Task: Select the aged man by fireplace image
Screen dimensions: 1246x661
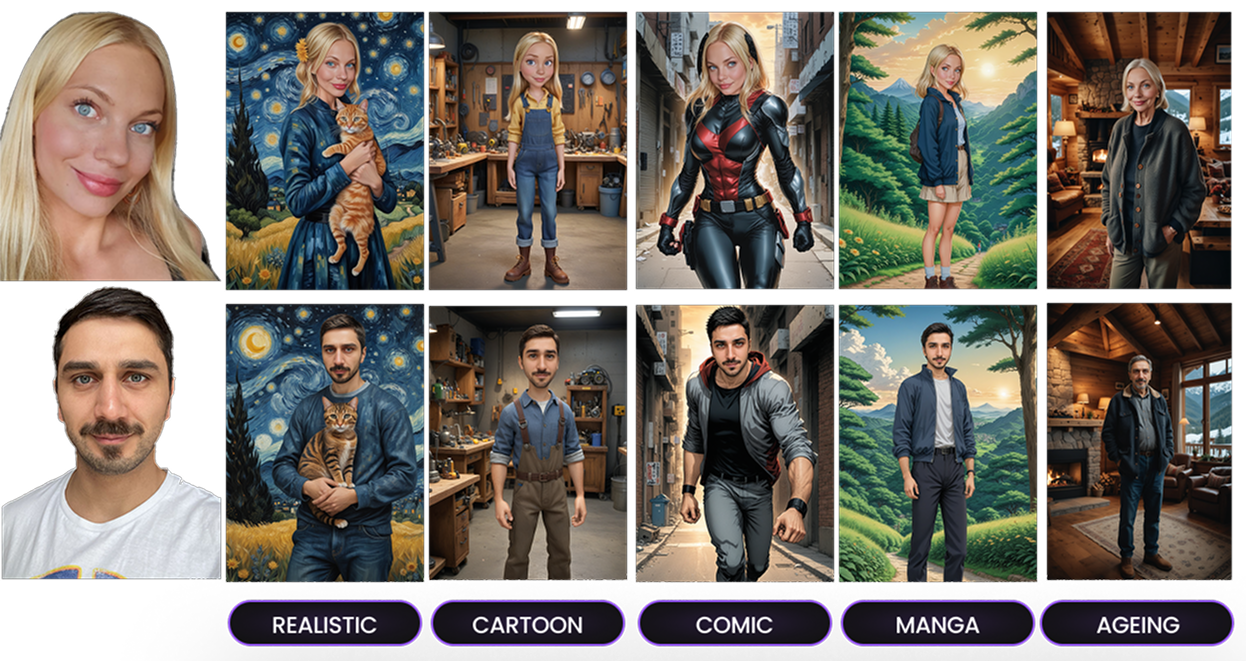Action: click(1139, 442)
